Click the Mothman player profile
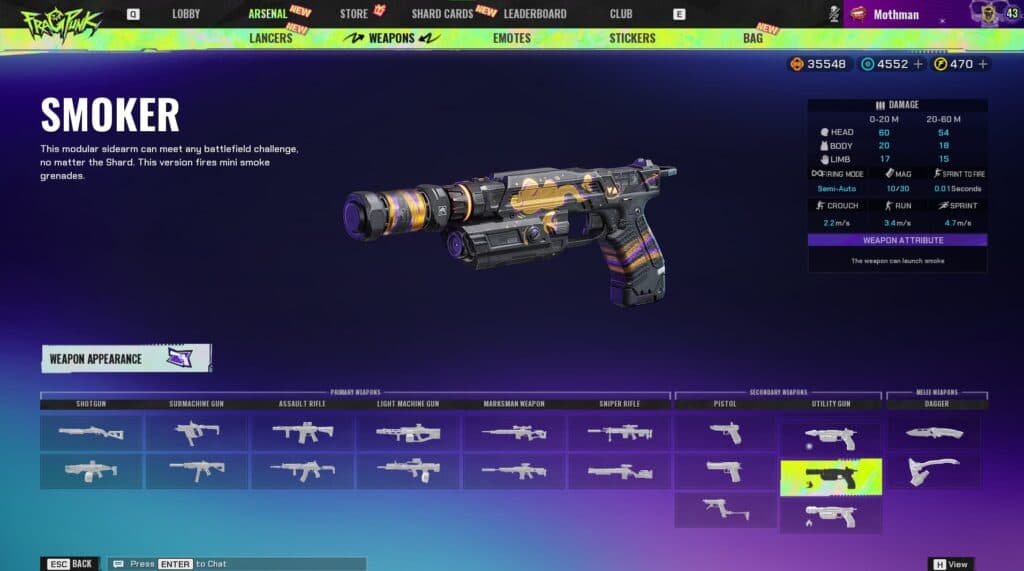Screen dimensions: 1024x571 (896, 14)
